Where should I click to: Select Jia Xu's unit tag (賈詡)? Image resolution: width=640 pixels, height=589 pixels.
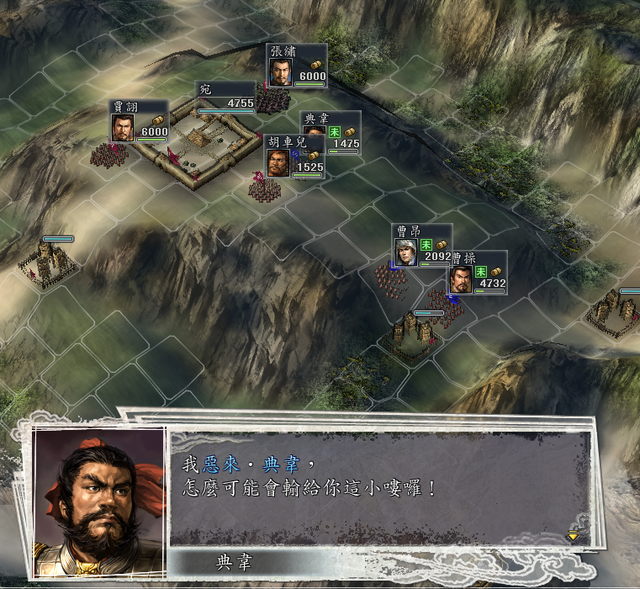pyautogui.click(x=140, y=122)
